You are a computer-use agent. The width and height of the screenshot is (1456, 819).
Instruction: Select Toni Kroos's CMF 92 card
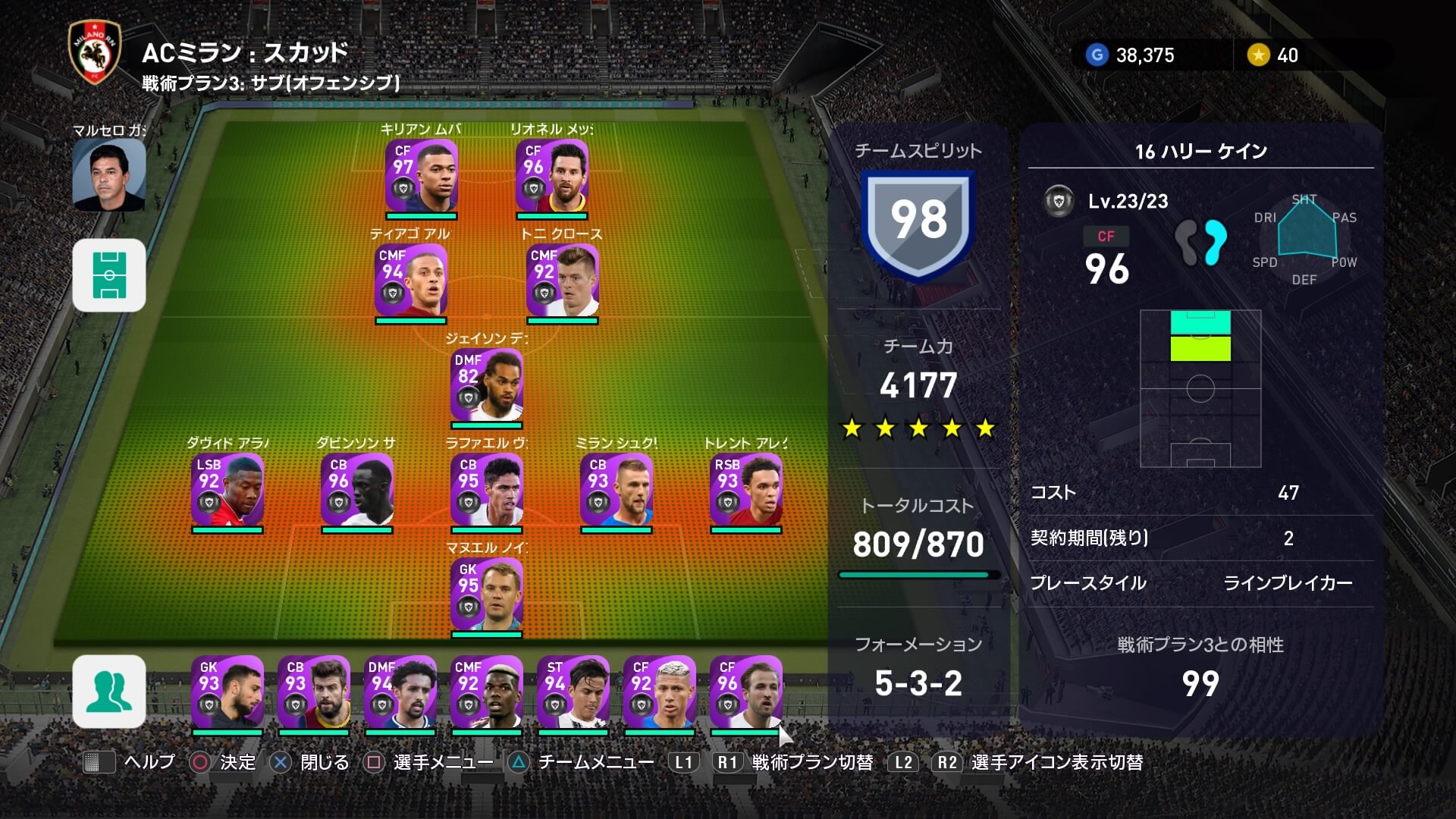click(563, 280)
